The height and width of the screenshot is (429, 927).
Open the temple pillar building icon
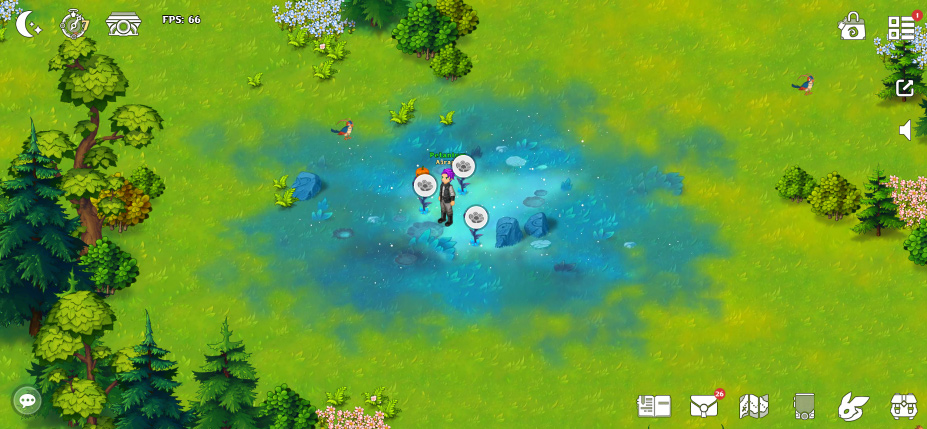[x=124, y=24]
